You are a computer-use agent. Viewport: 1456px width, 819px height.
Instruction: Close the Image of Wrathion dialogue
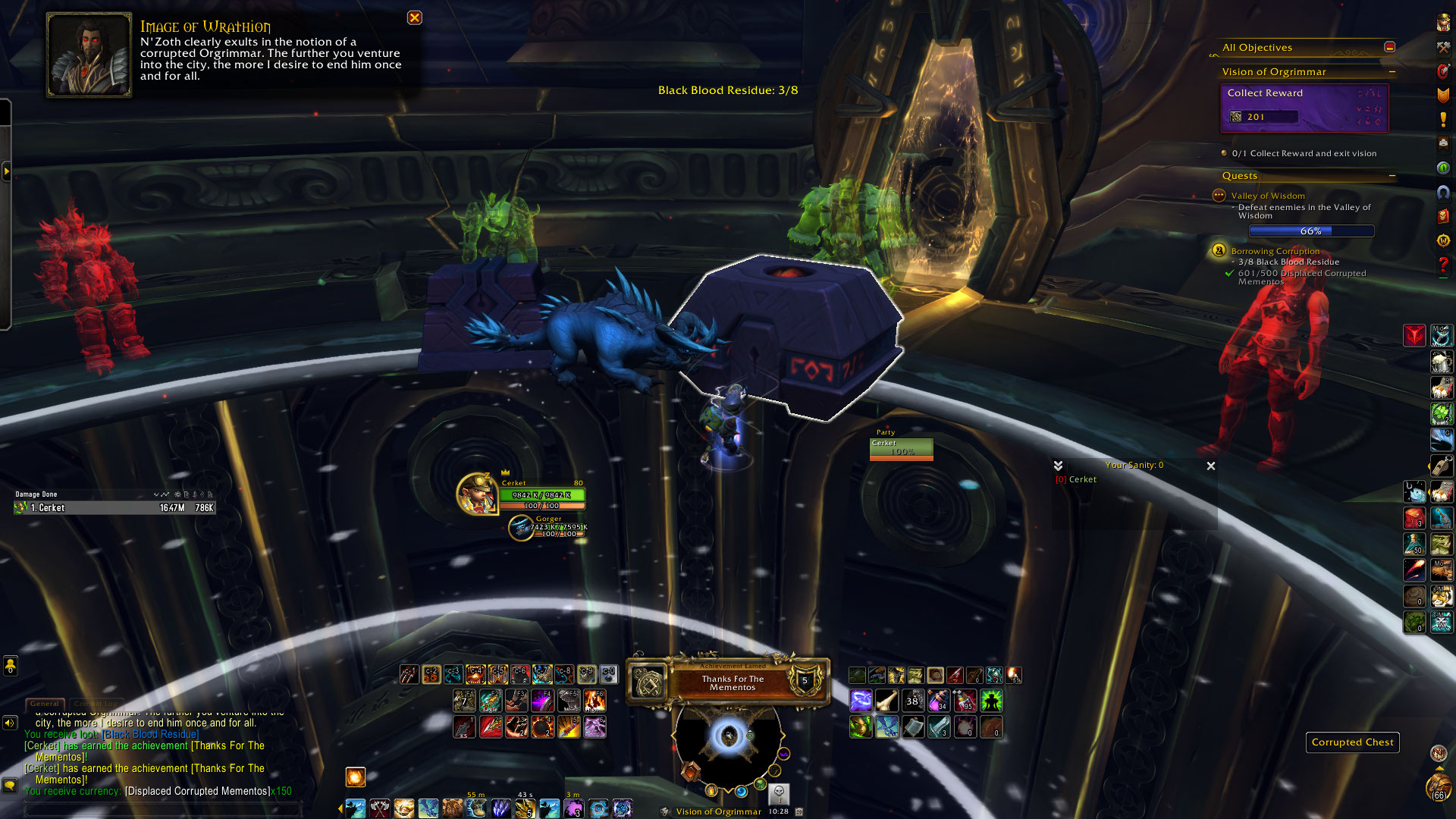coord(414,17)
